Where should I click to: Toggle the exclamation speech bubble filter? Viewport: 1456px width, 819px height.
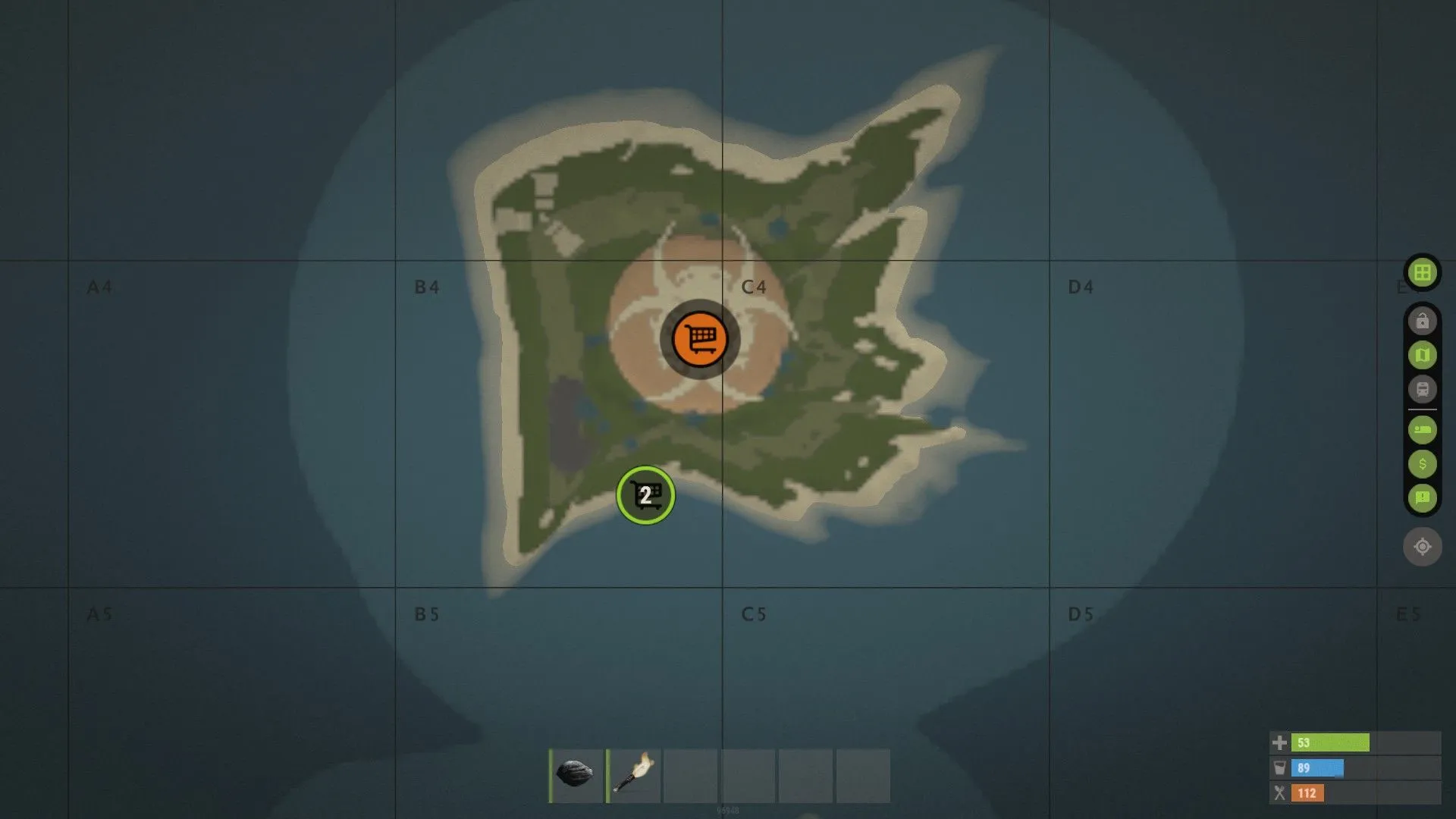tap(1422, 497)
